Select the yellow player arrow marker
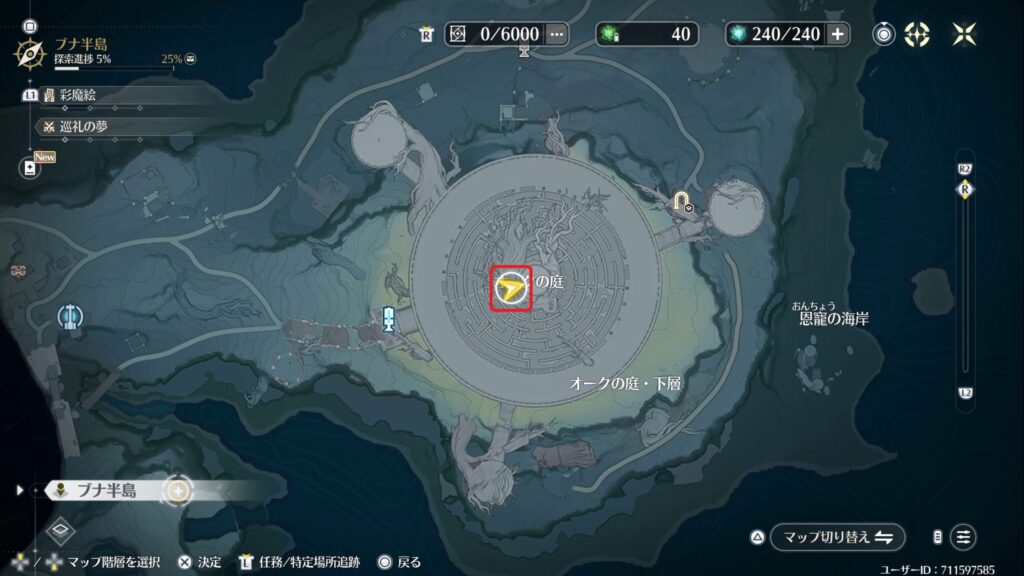This screenshot has width=1024, height=576. click(x=511, y=289)
